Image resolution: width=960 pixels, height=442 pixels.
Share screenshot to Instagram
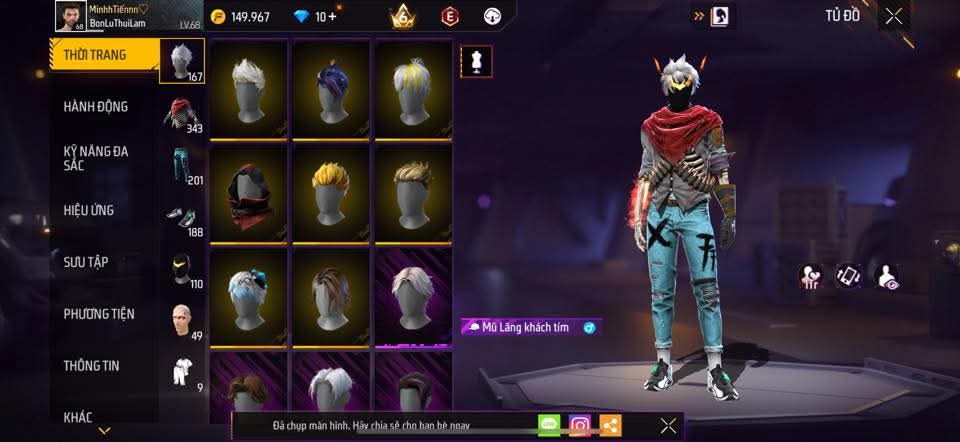pyautogui.click(x=580, y=425)
